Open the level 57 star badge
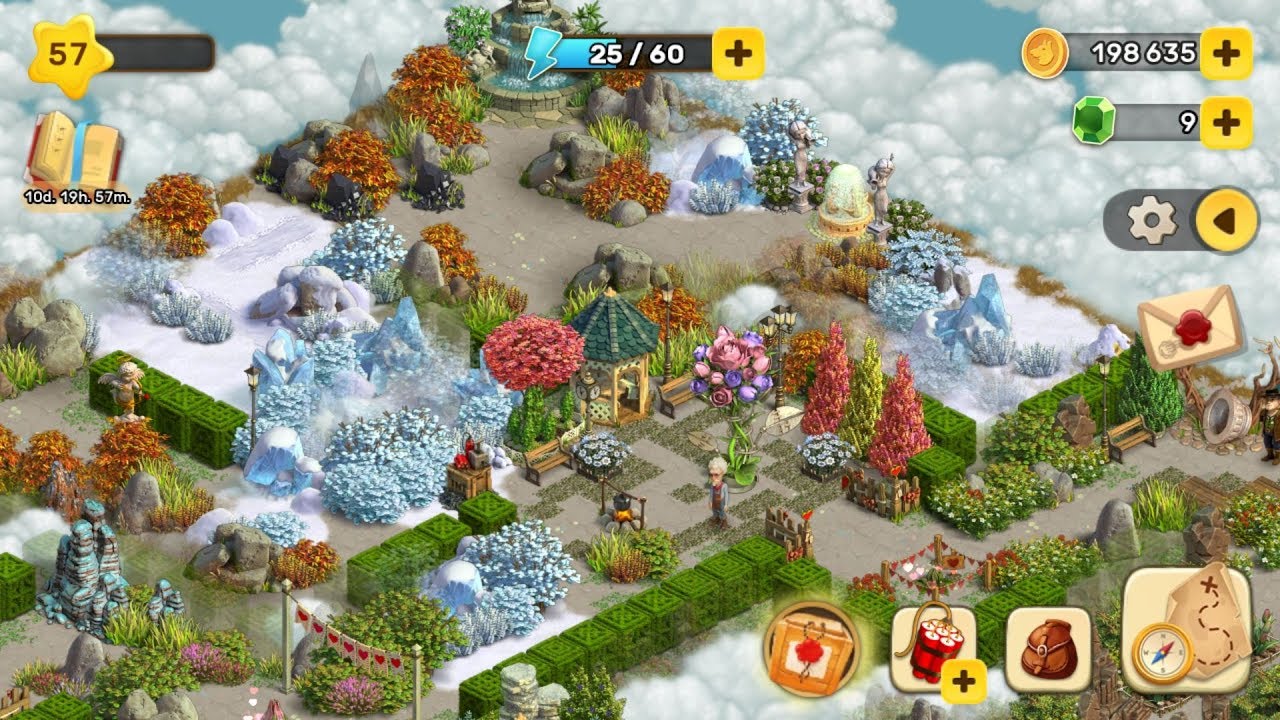 (68, 52)
